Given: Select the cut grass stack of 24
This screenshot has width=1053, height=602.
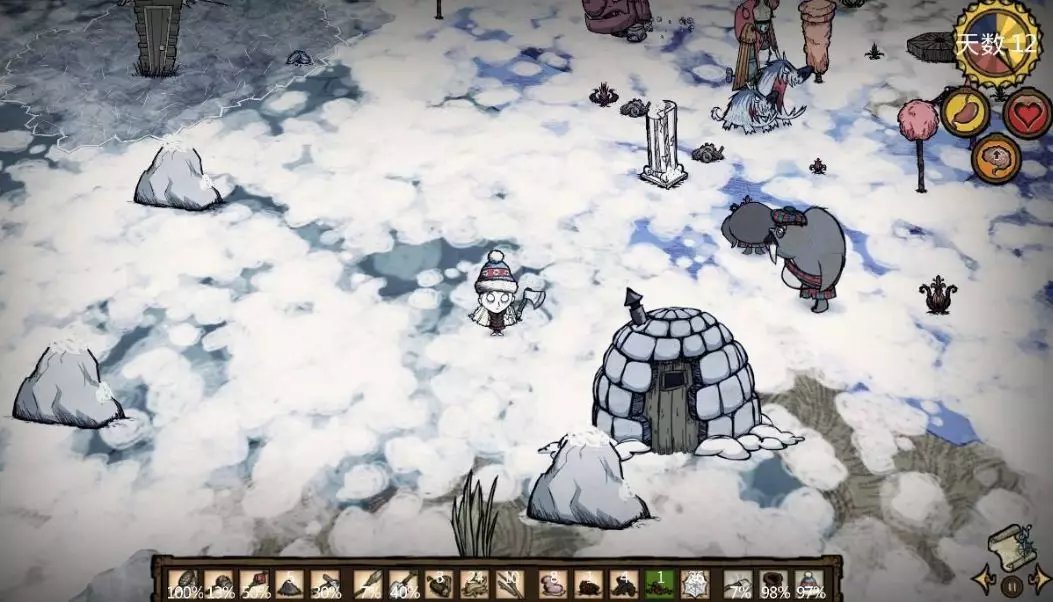Looking at the screenshot, I should (x=475, y=583).
